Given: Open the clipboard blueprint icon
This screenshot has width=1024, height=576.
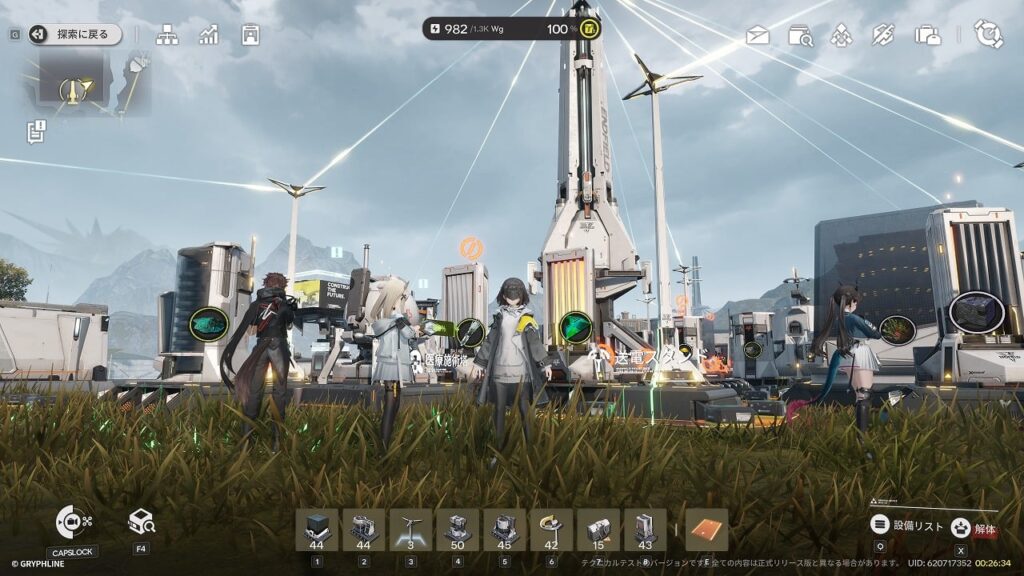Looking at the screenshot, I should click(x=250, y=35).
